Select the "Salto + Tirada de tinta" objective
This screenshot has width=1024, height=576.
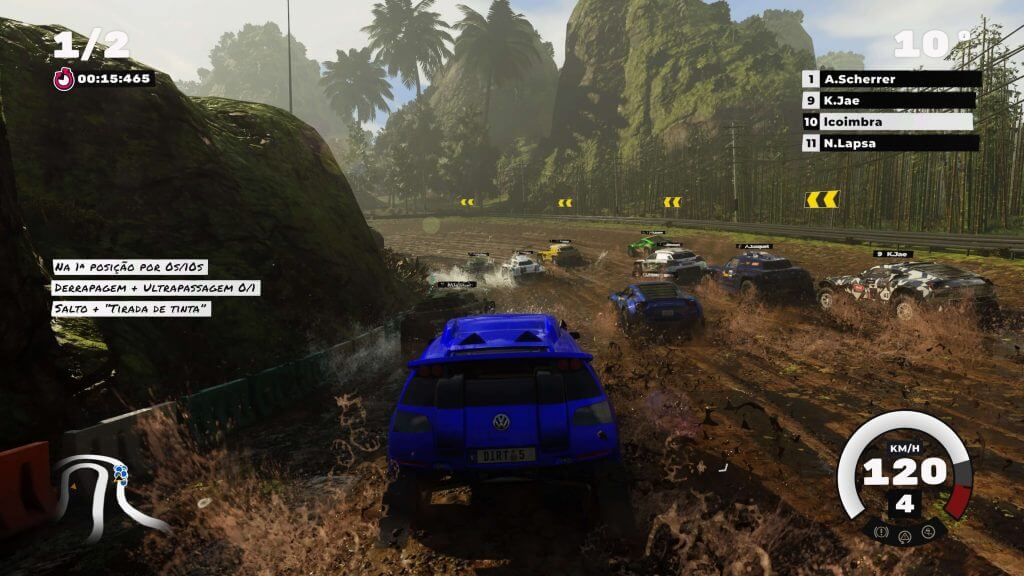coord(132,309)
